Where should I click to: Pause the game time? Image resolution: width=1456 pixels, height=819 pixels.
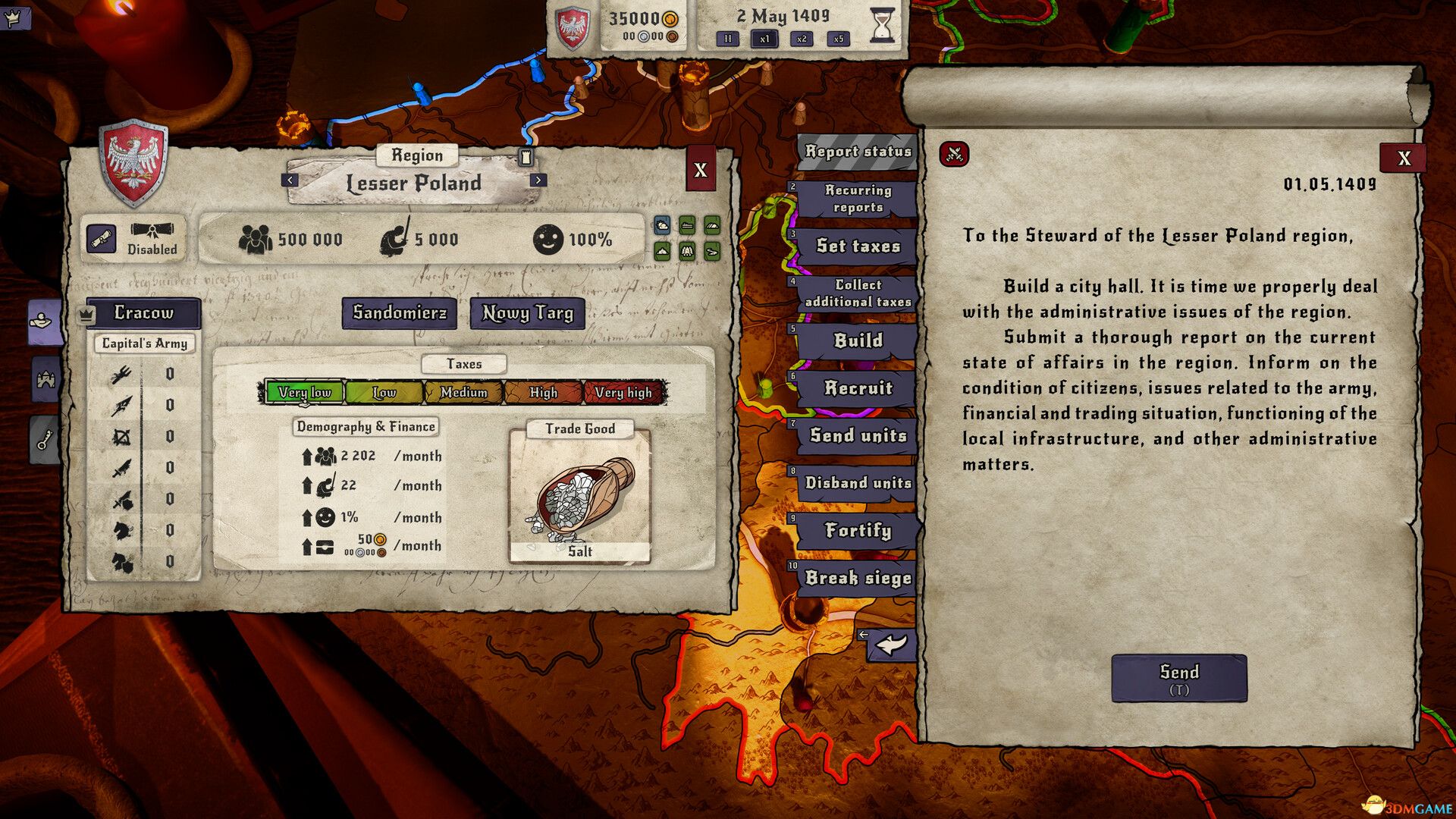click(727, 39)
